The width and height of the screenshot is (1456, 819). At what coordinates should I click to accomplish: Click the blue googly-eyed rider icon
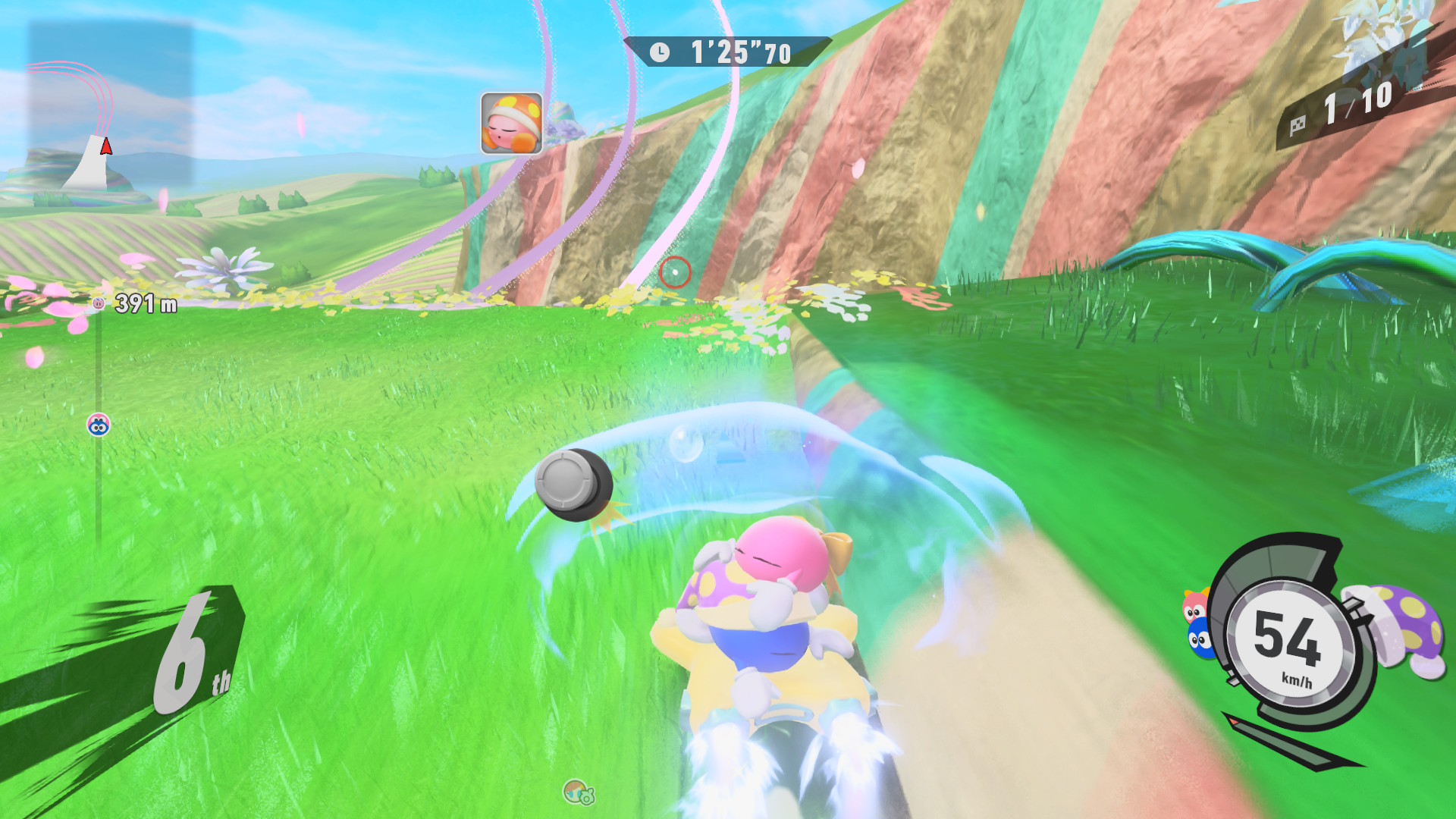tap(1200, 639)
